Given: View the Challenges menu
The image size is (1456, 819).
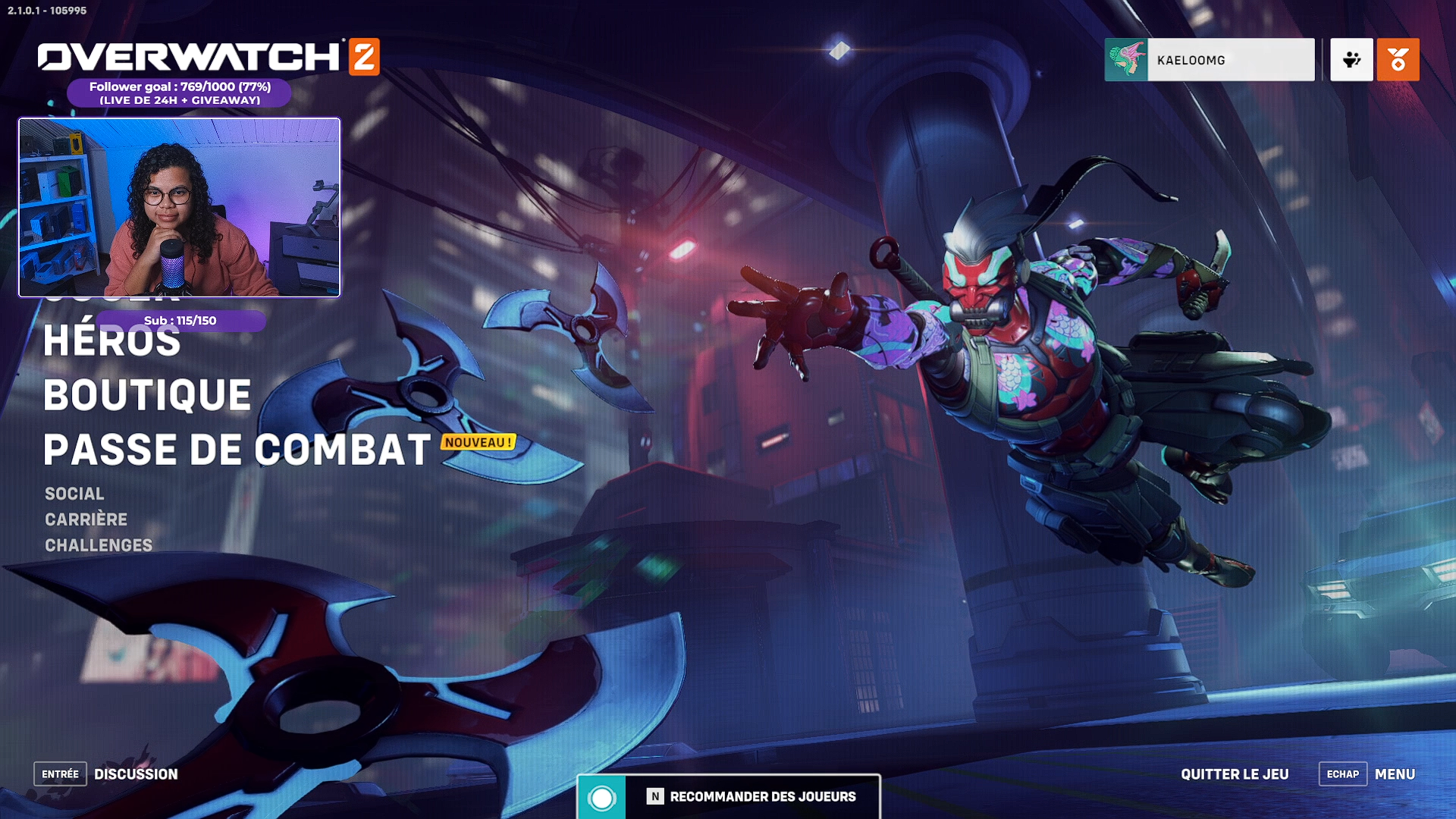Looking at the screenshot, I should click(99, 545).
